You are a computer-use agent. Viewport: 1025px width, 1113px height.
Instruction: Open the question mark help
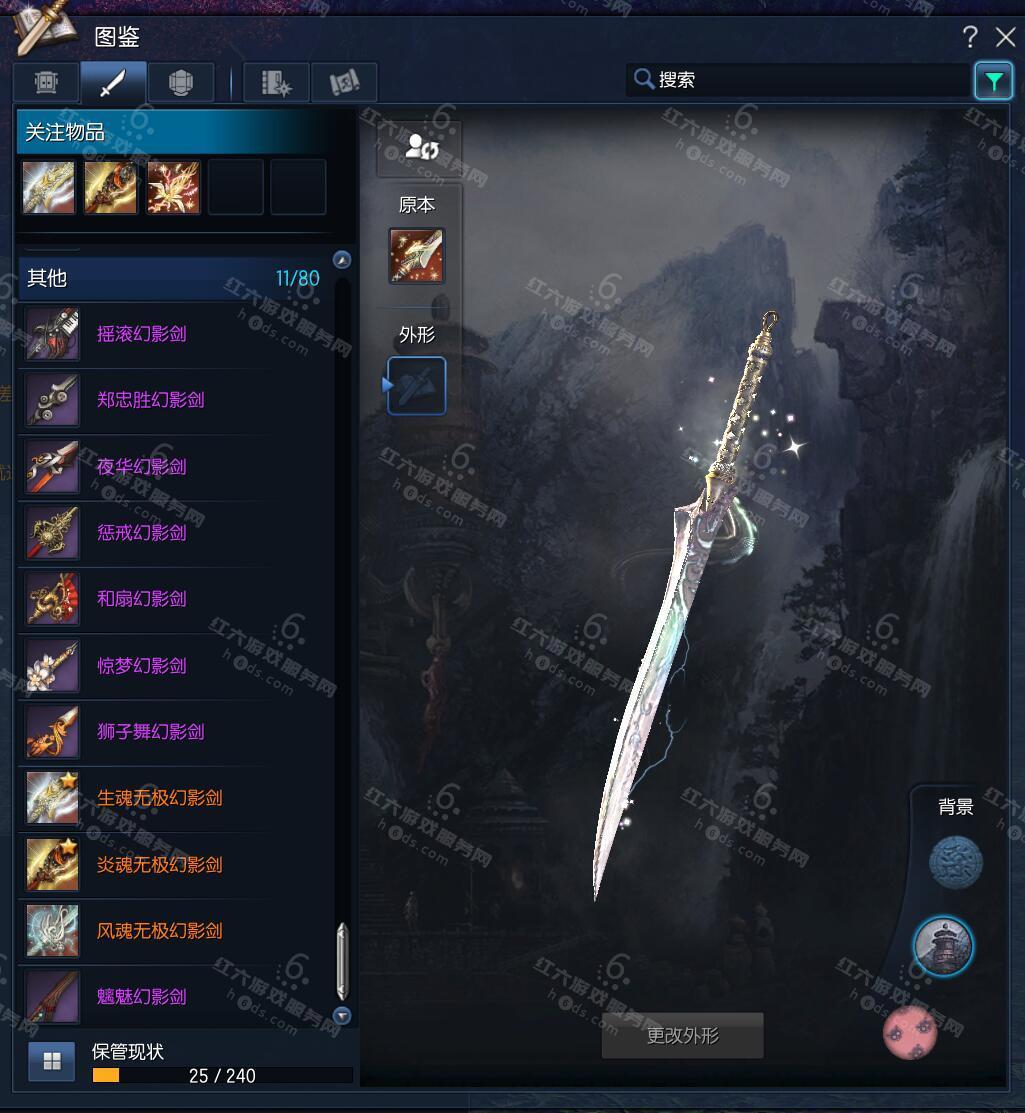[x=969, y=38]
